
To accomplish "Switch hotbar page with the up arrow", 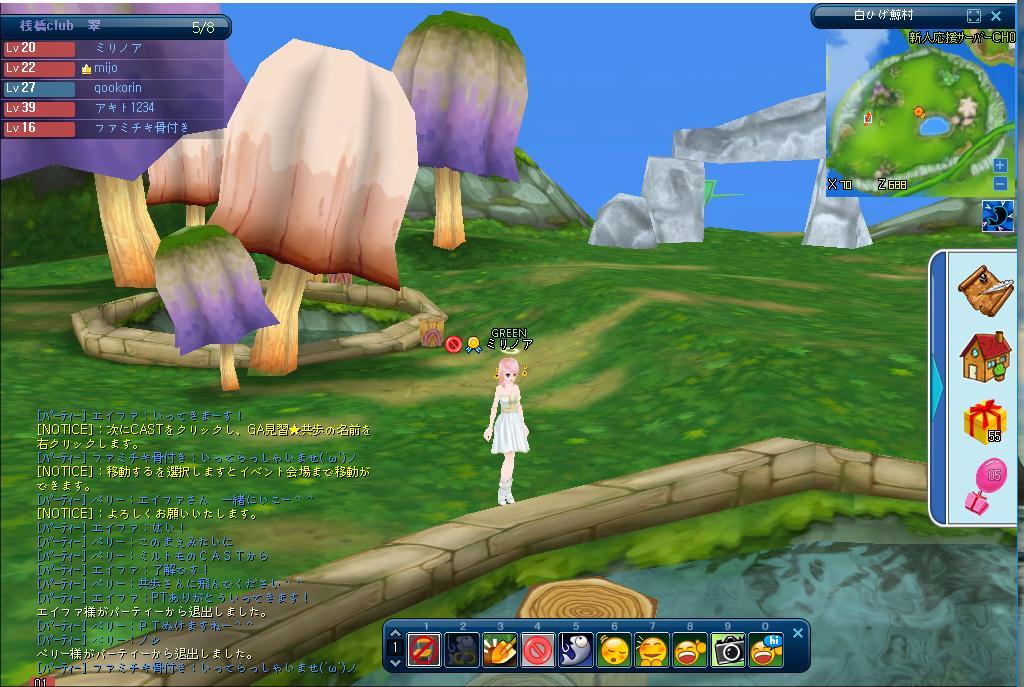I will click(x=395, y=633).
